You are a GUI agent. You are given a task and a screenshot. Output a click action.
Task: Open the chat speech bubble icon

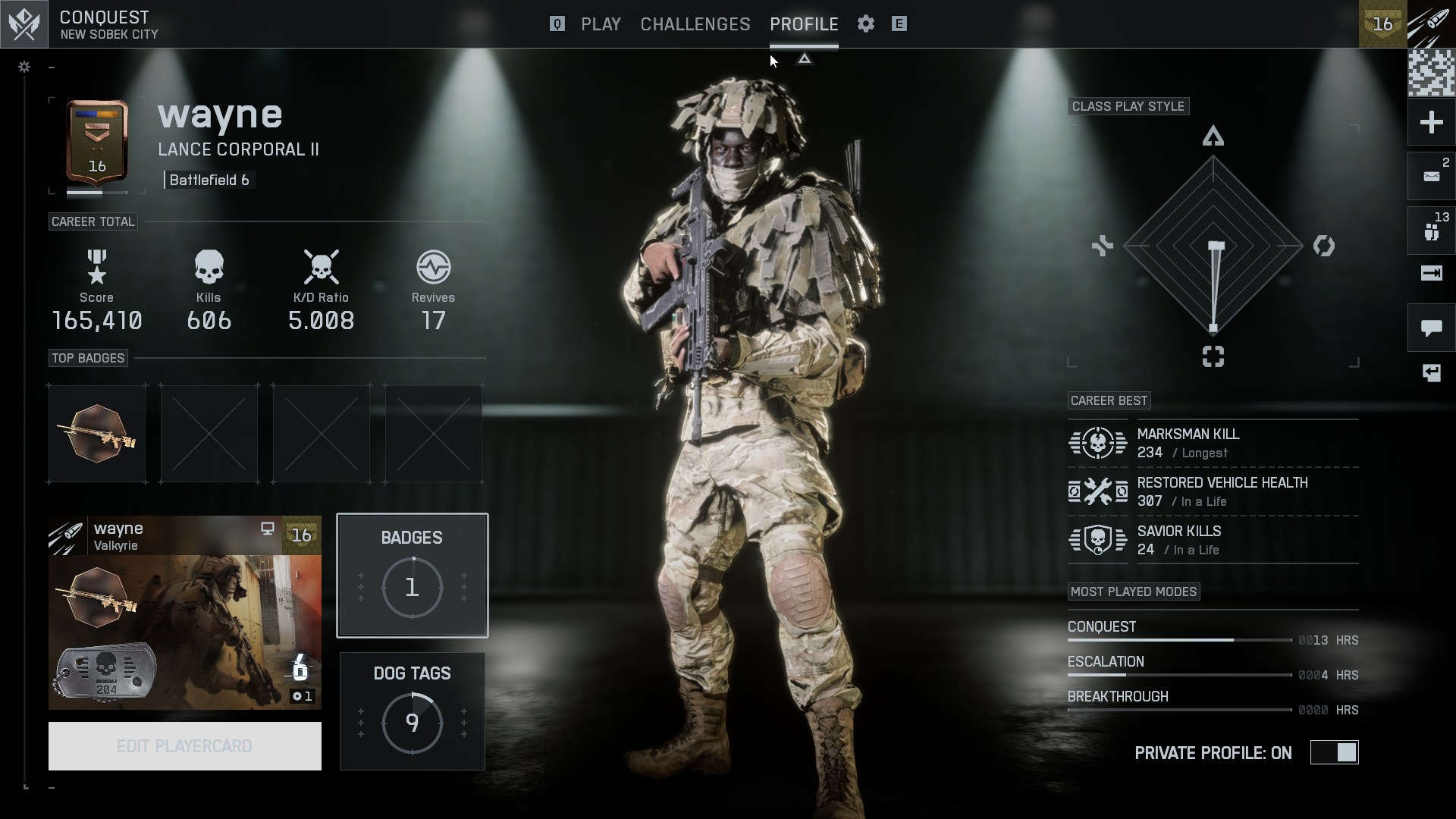pyautogui.click(x=1431, y=328)
